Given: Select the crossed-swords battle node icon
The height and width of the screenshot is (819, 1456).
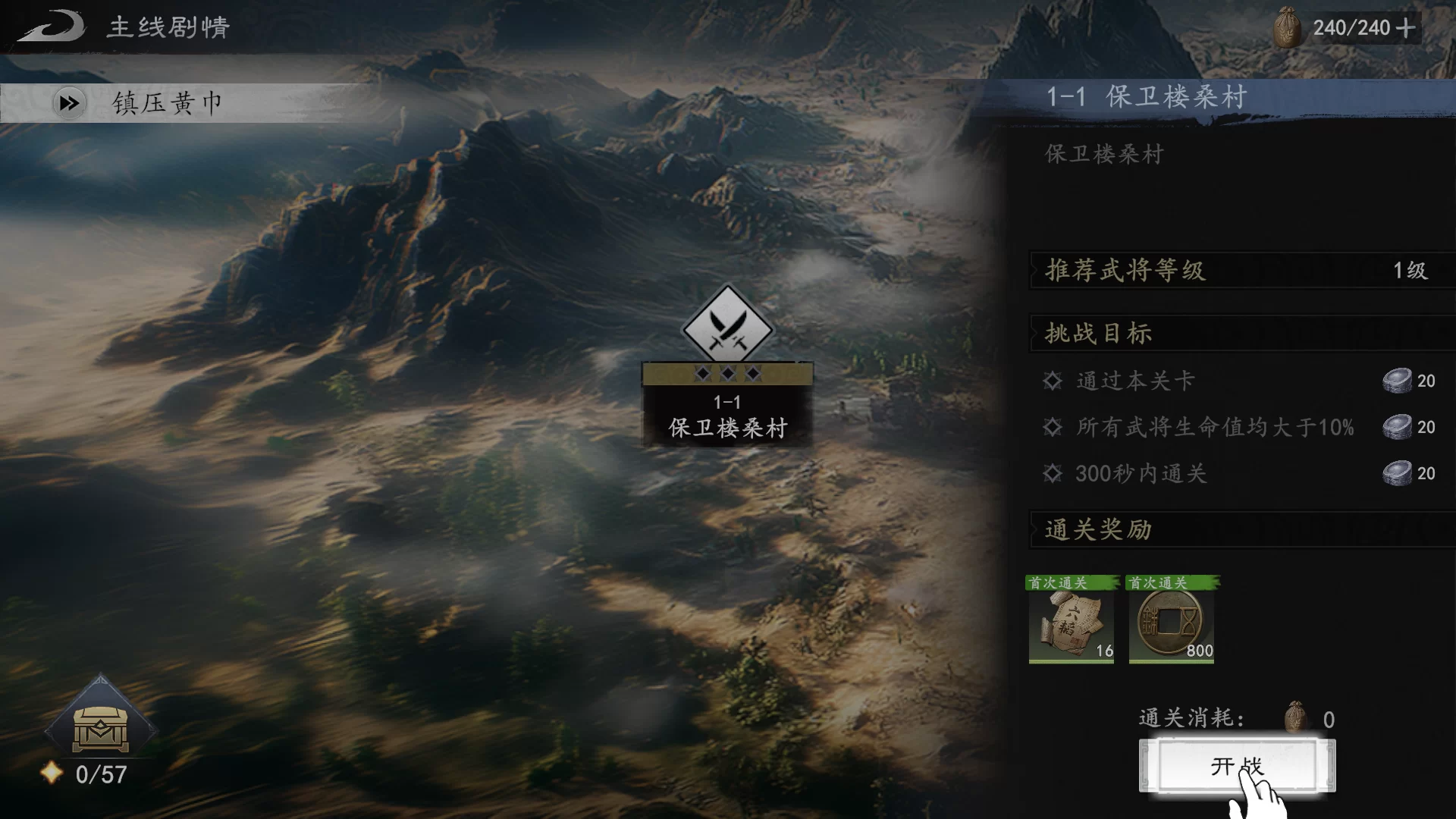Looking at the screenshot, I should point(728,328).
